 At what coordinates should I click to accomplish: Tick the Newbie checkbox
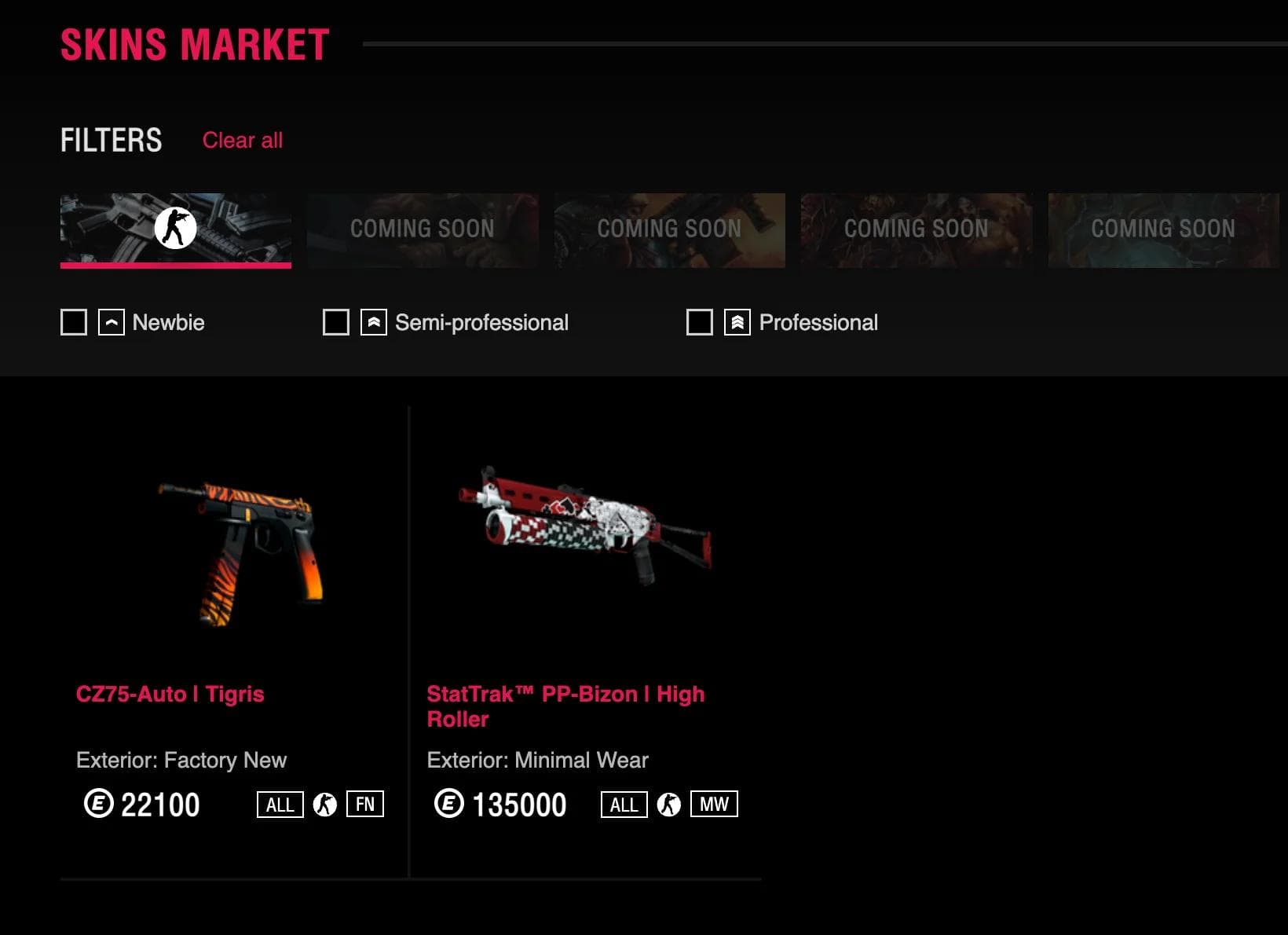click(x=74, y=322)
